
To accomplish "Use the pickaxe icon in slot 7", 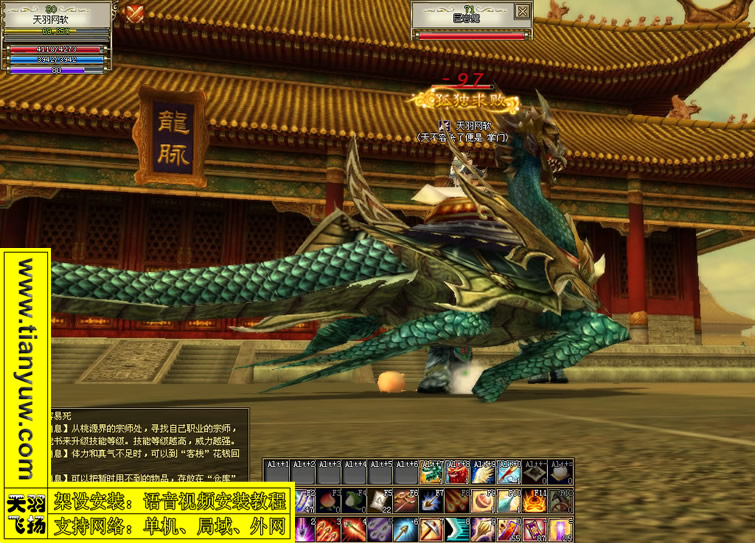I will 432,529.
